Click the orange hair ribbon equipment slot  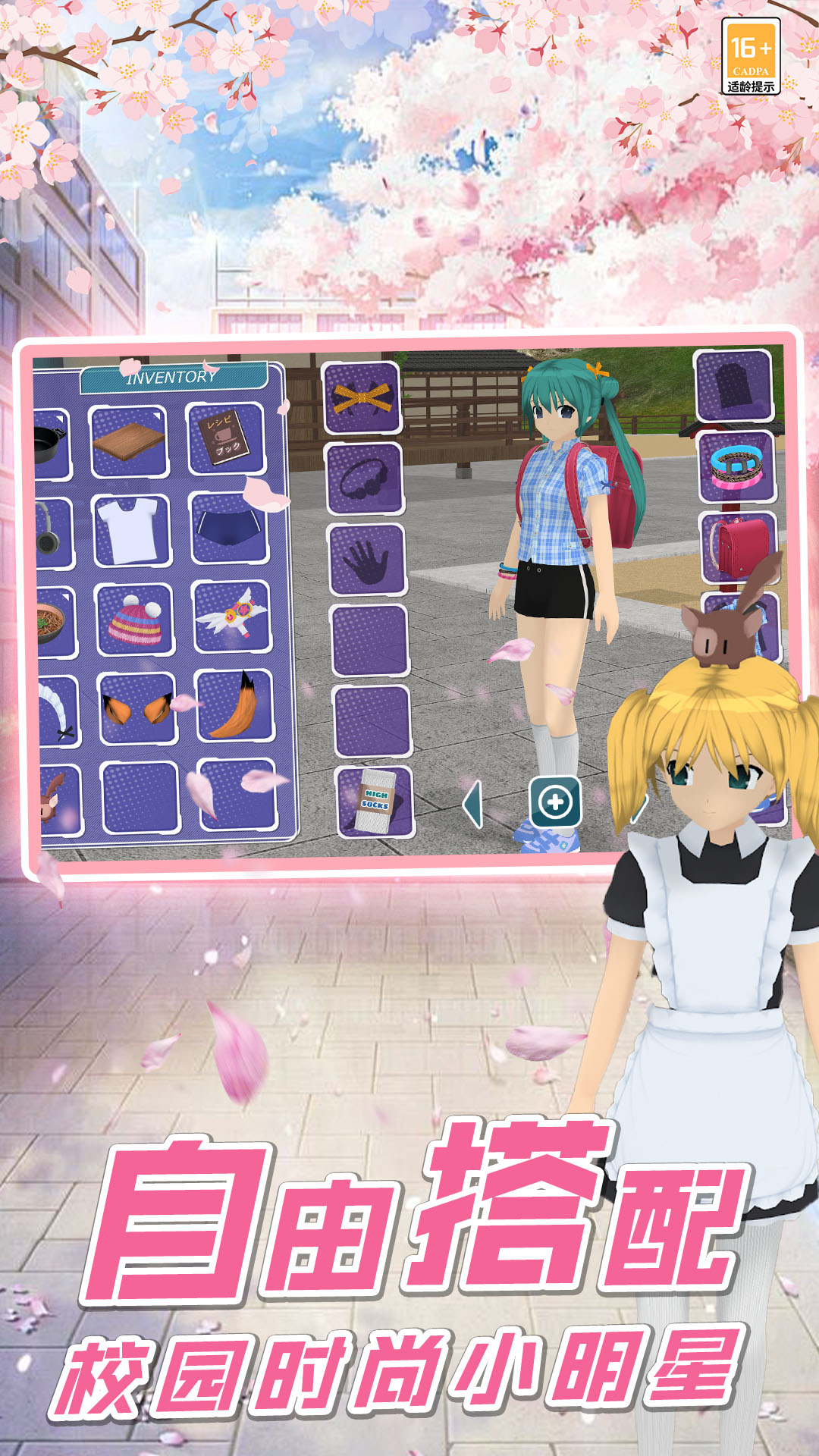362,397
